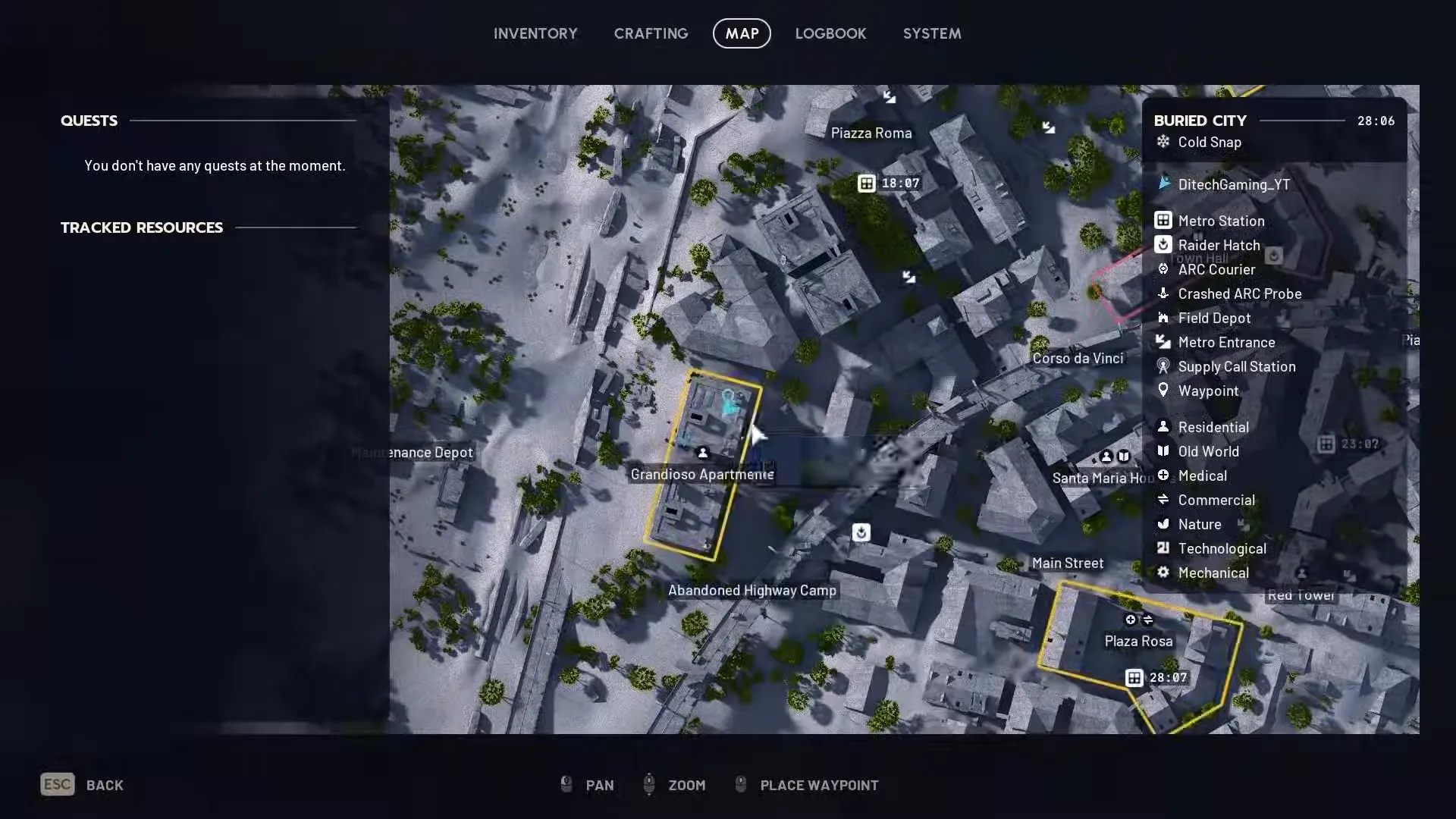The width and height of the screenshot is (1456, 819).
Task: Toggle the Old World category visibility
Action: point(1164,451)
